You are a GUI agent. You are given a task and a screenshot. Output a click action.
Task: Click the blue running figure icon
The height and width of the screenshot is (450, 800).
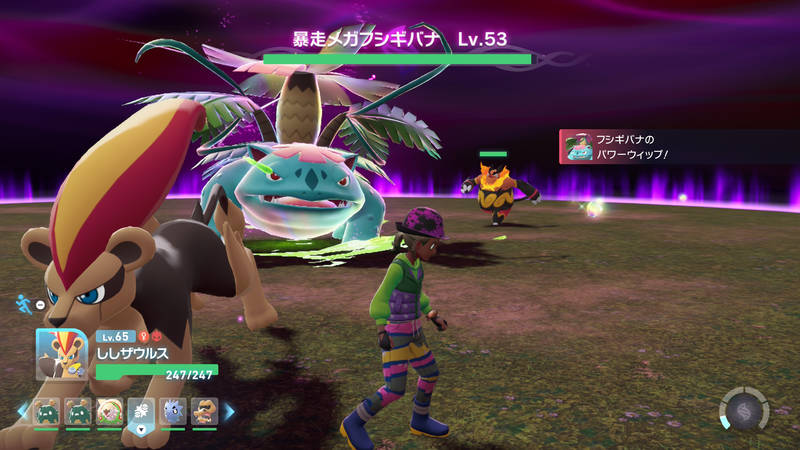[25, 301]
